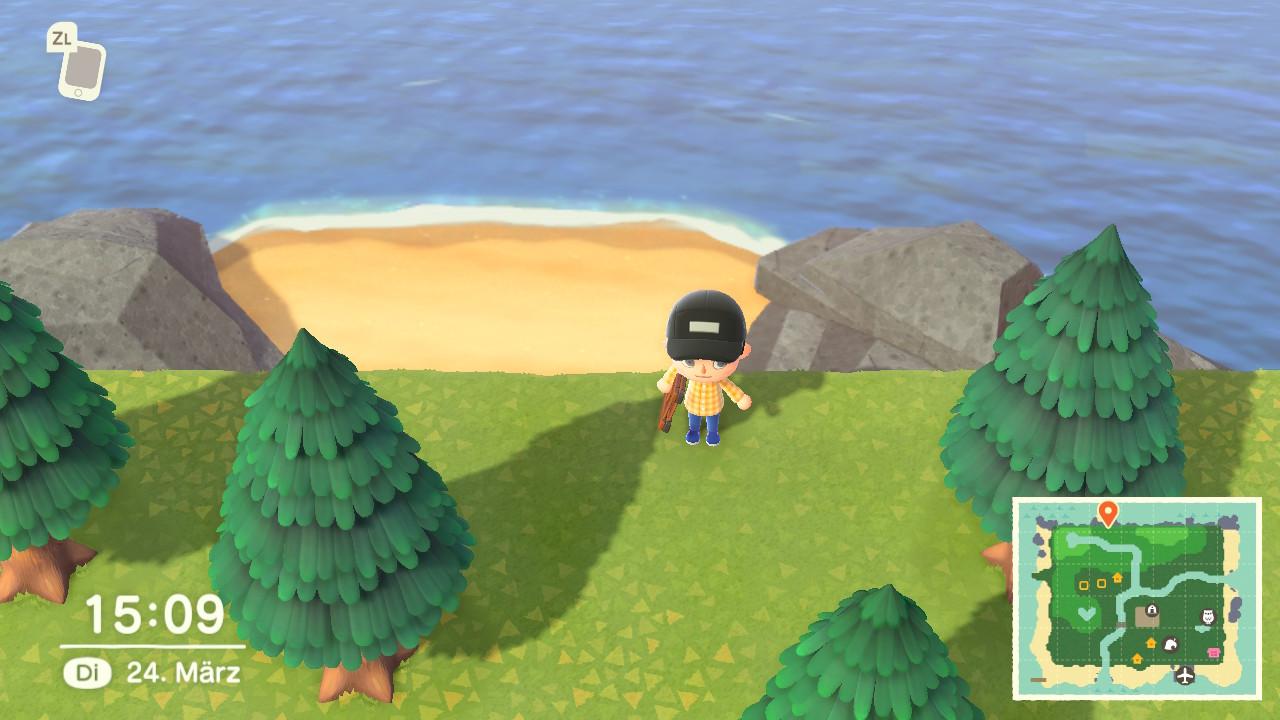Screen dimensions: 1280x720
Task: Open the island minimap
Action: (1136, 600)
